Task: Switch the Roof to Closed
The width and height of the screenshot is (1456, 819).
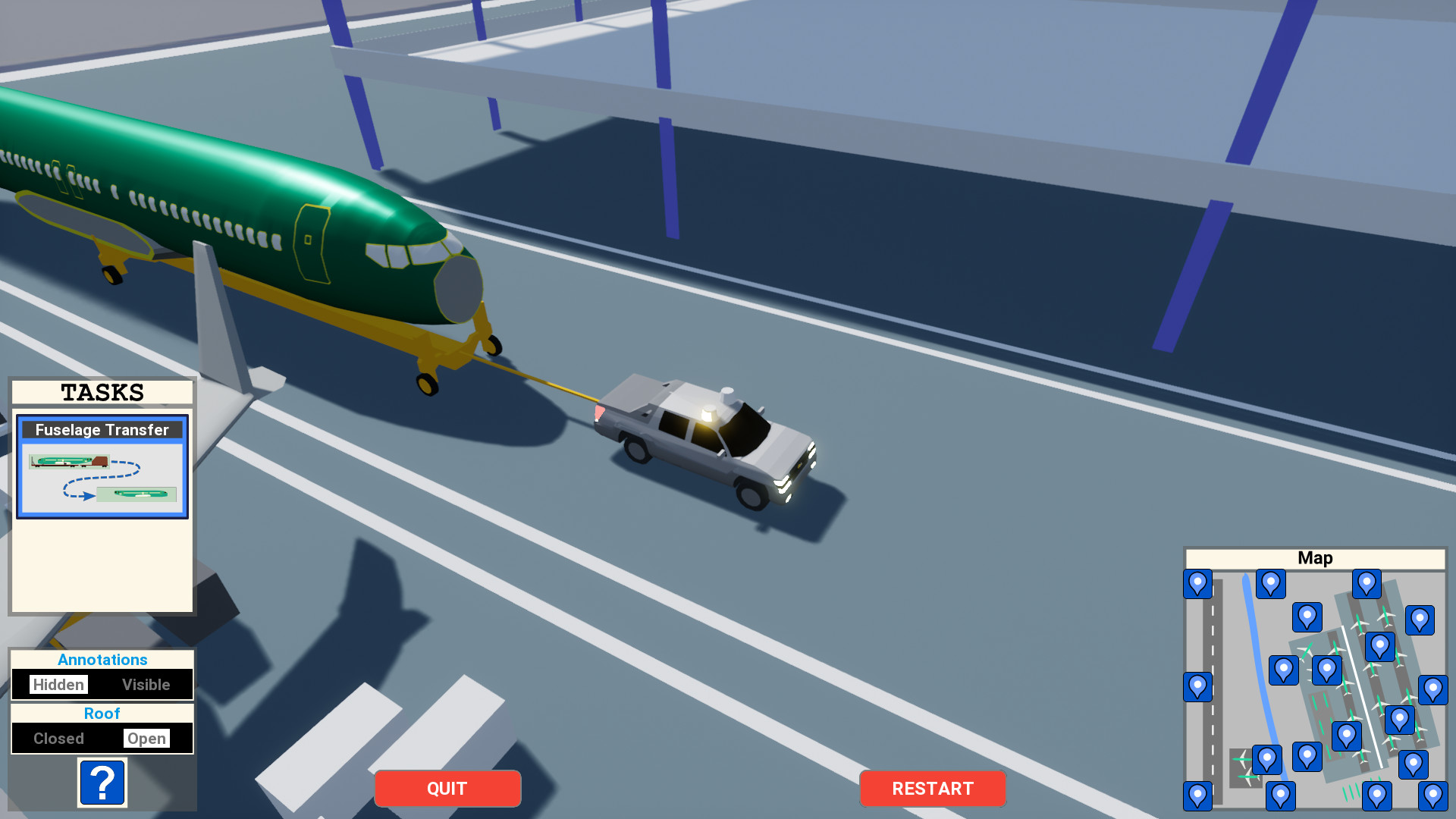Action: [x=59, y=738]
